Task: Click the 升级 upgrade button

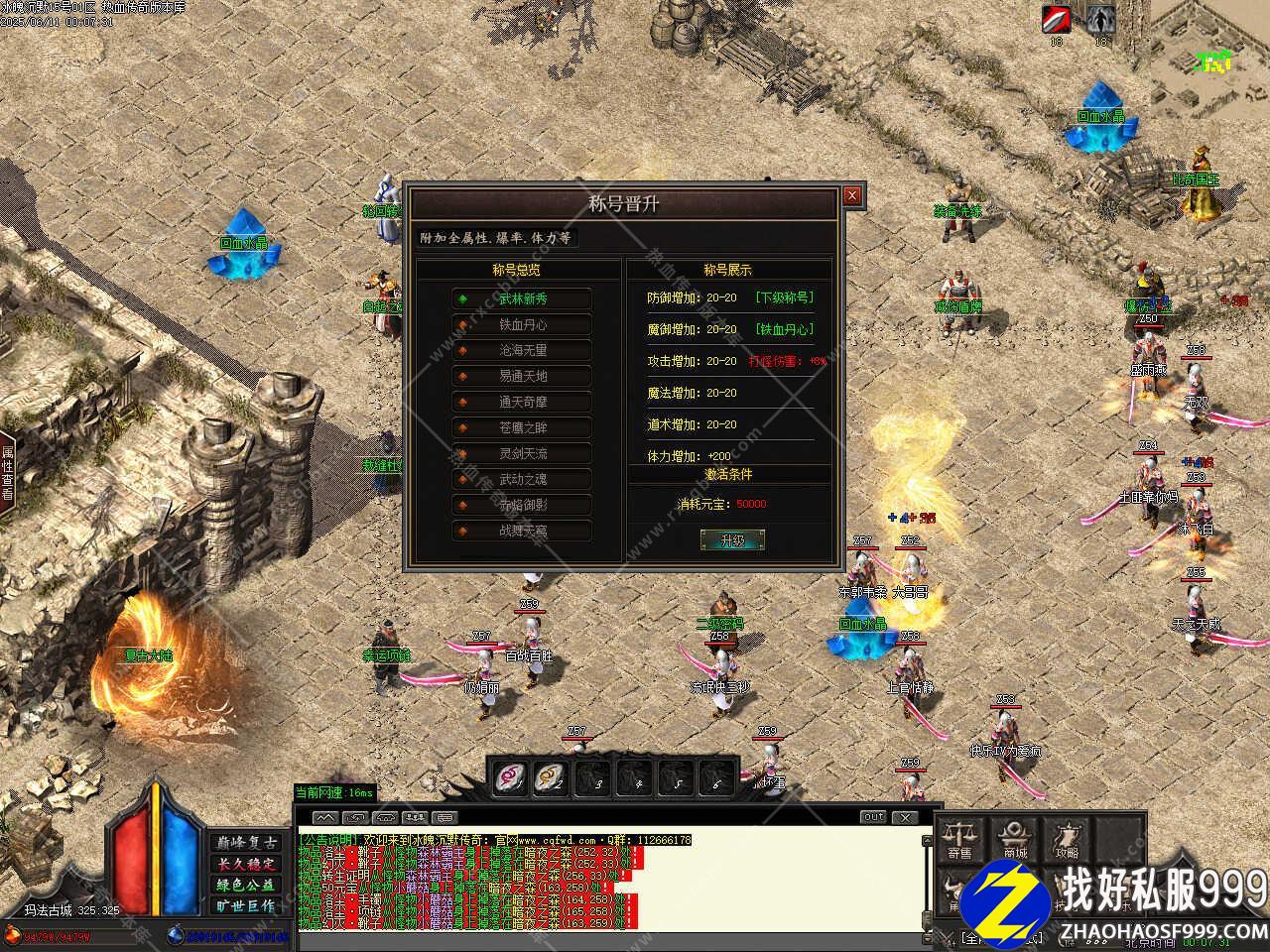Action: (732, 540)
